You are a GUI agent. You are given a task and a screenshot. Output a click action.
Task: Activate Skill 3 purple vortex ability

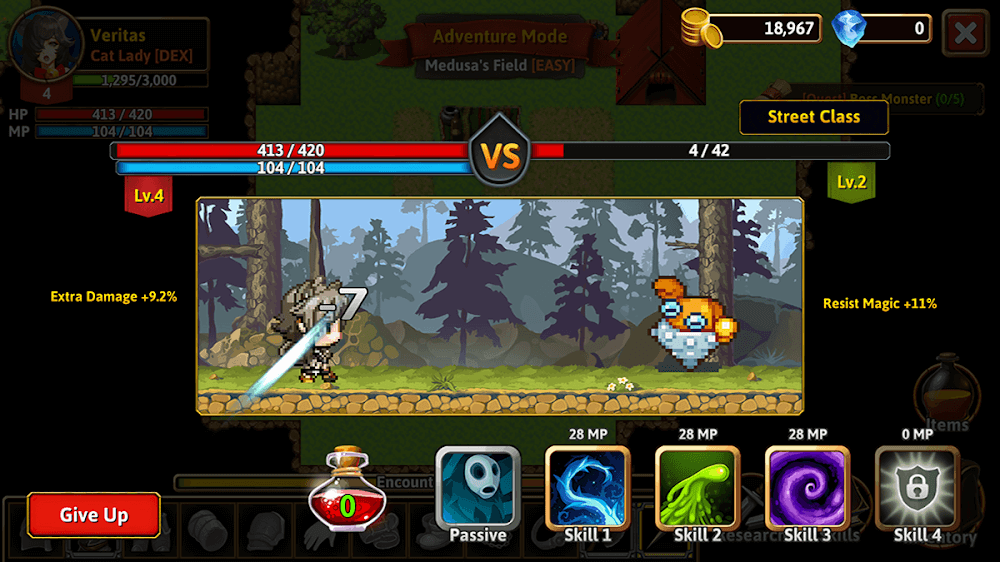pyautogui.click(x=807, y=488)
